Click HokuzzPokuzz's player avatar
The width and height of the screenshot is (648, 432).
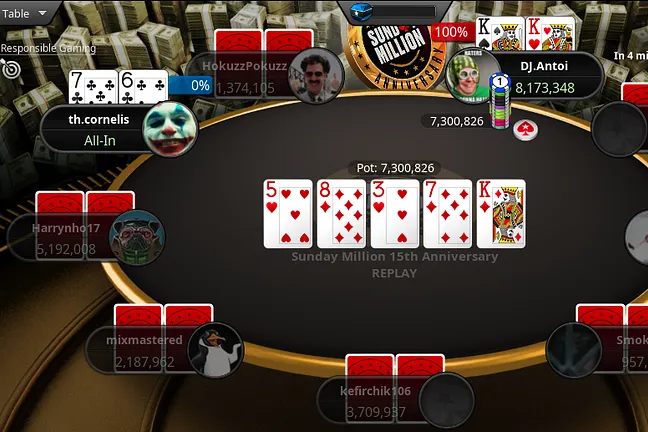pyautogui.click(x=316, y=75)
